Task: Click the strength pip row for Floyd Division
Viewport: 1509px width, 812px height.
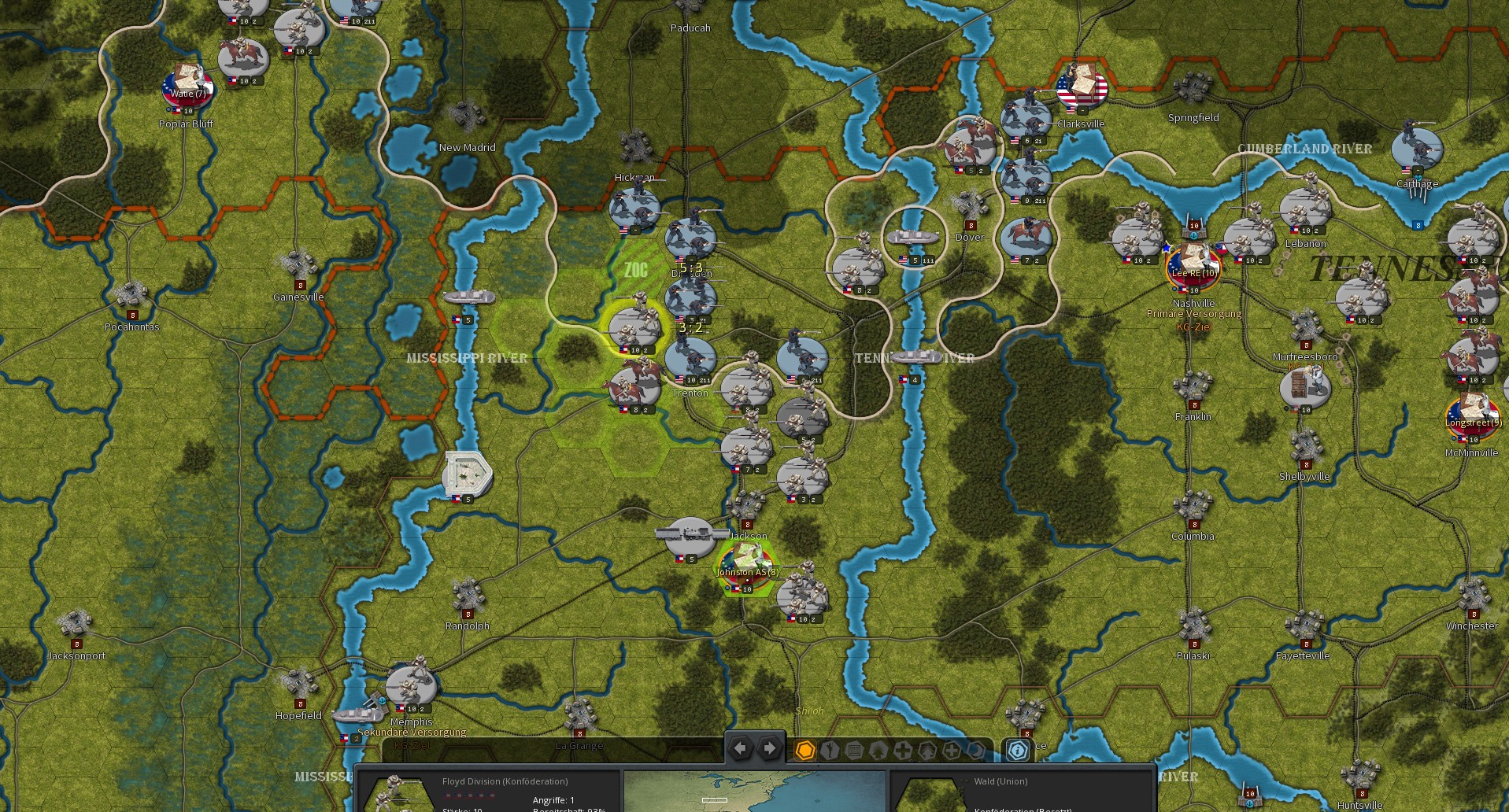Action: (469, 795)
